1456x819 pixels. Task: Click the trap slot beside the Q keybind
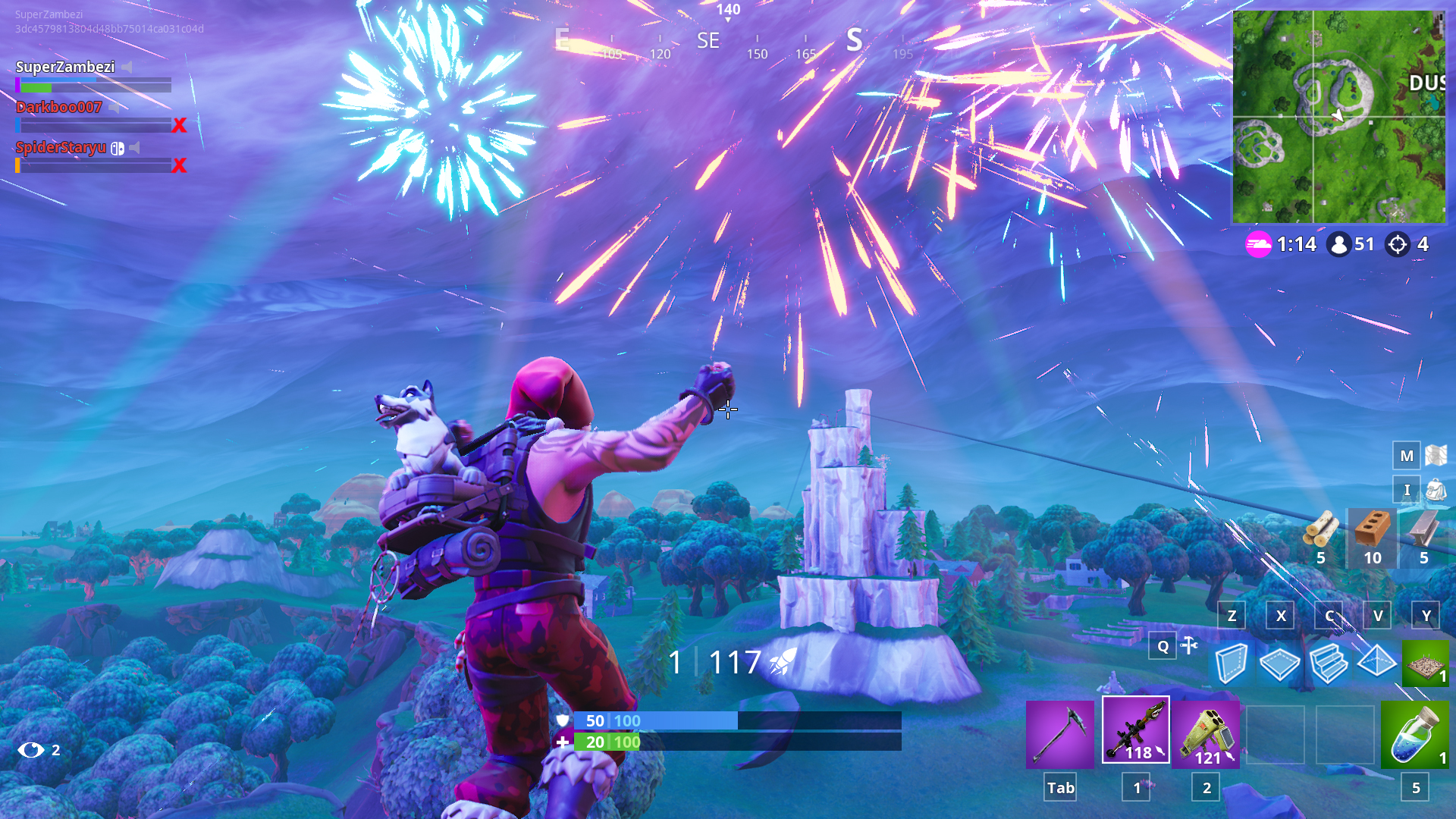pyautogui.click(x=1424, y=664)
